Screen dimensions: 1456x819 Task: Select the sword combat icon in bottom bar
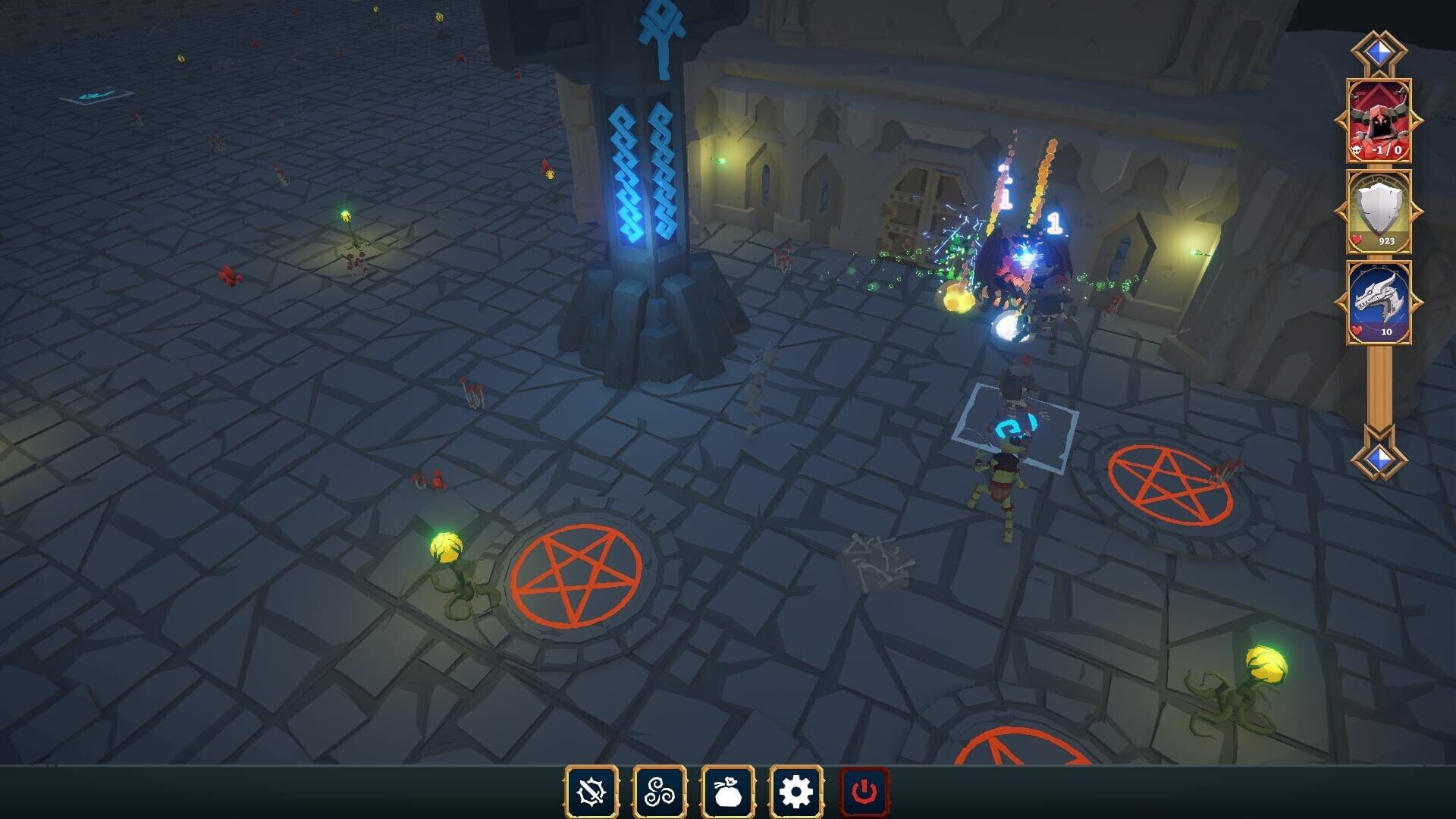[590, 791]
